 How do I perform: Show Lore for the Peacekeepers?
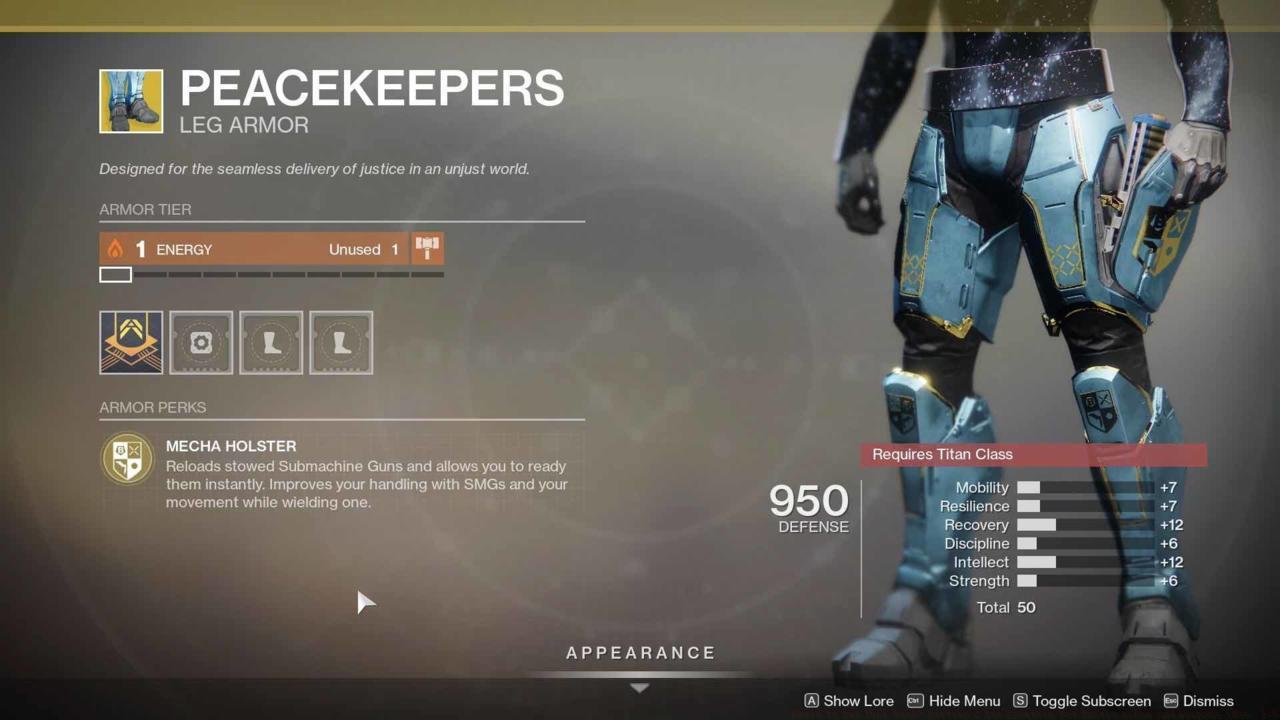pos(858,701)
